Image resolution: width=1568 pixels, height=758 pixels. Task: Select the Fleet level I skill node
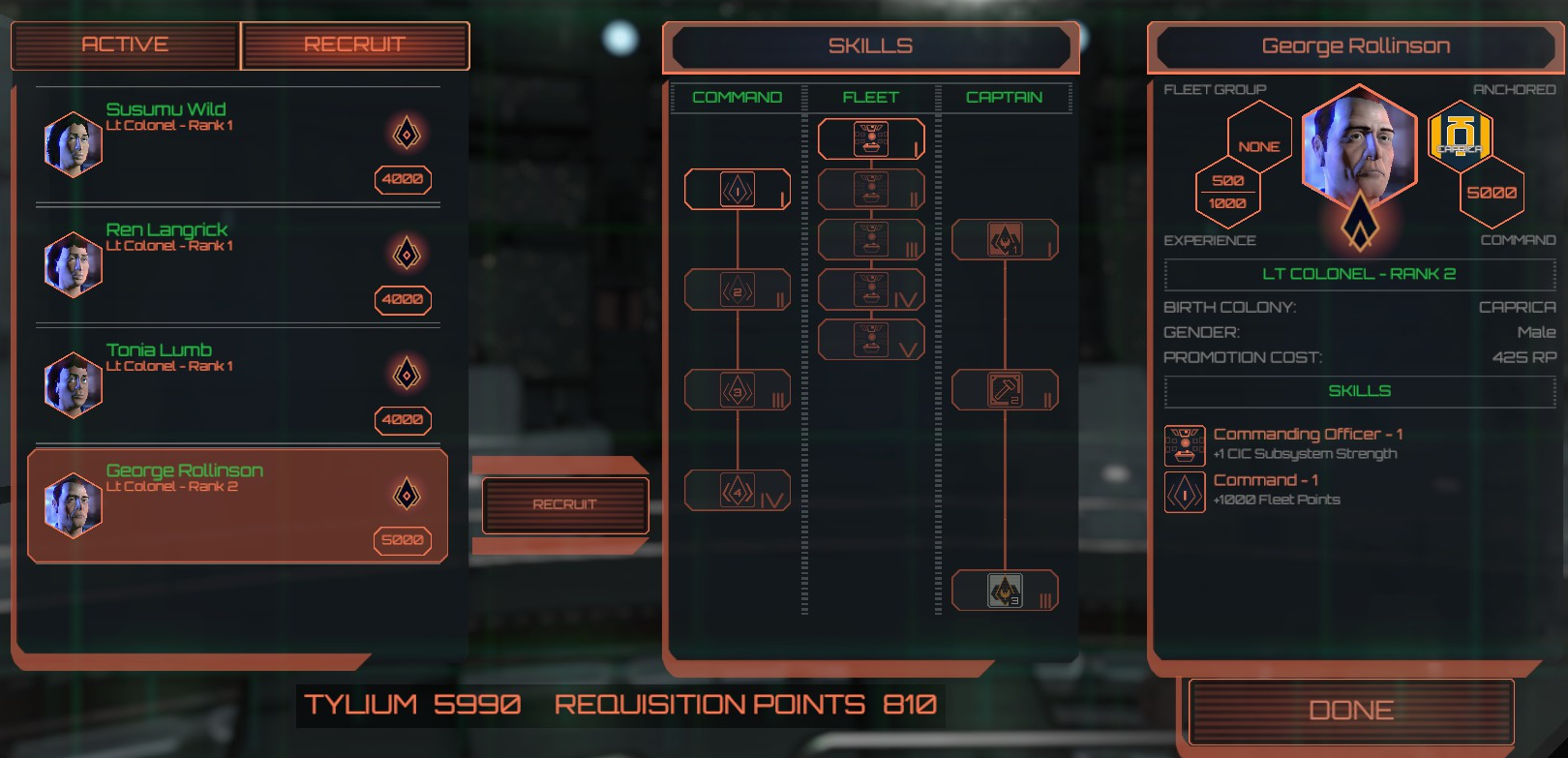pyautogui.click(x=871, y=138)
